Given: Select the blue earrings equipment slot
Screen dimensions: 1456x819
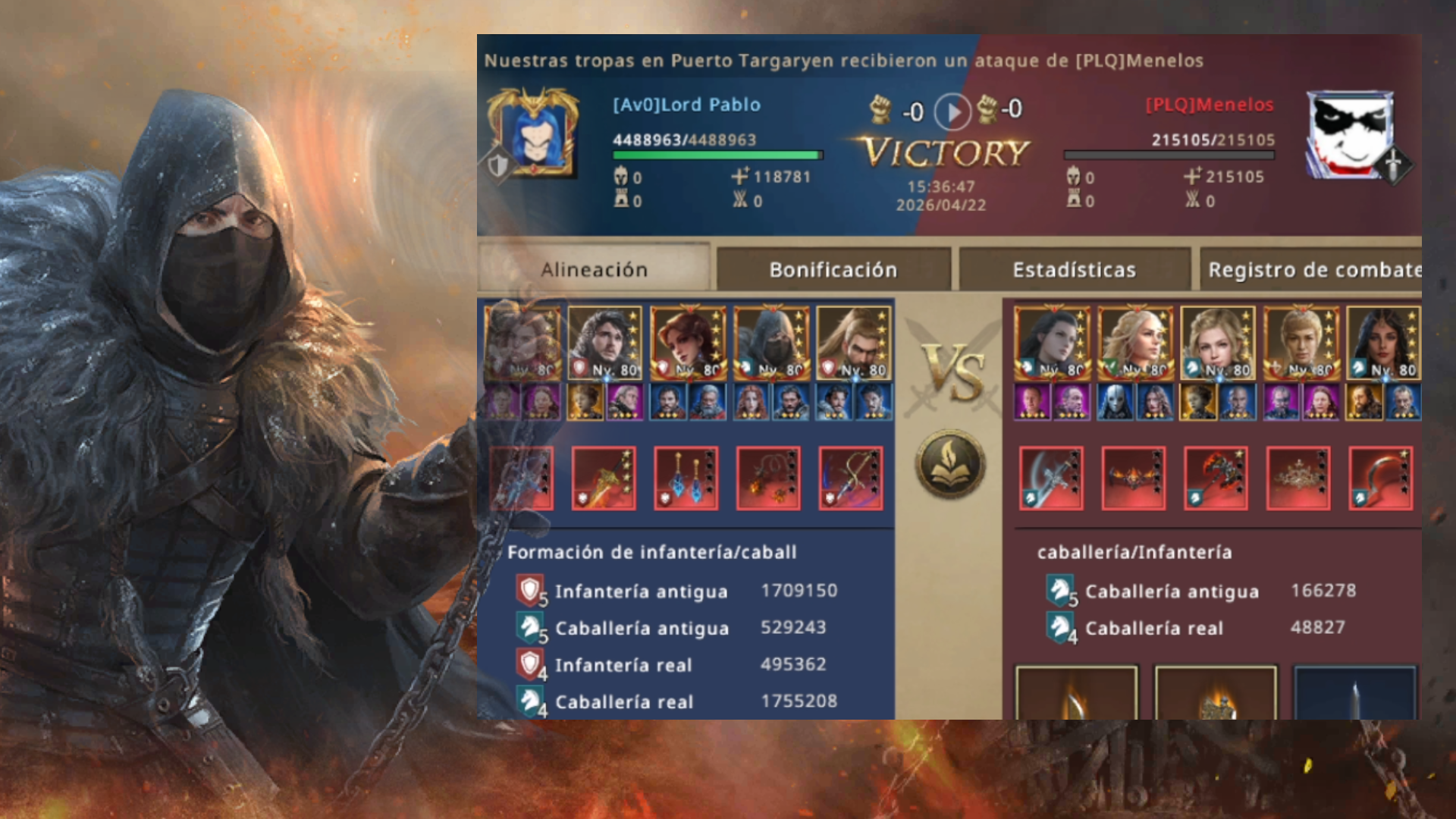Looking at the screenshot, I should point(686,479).
